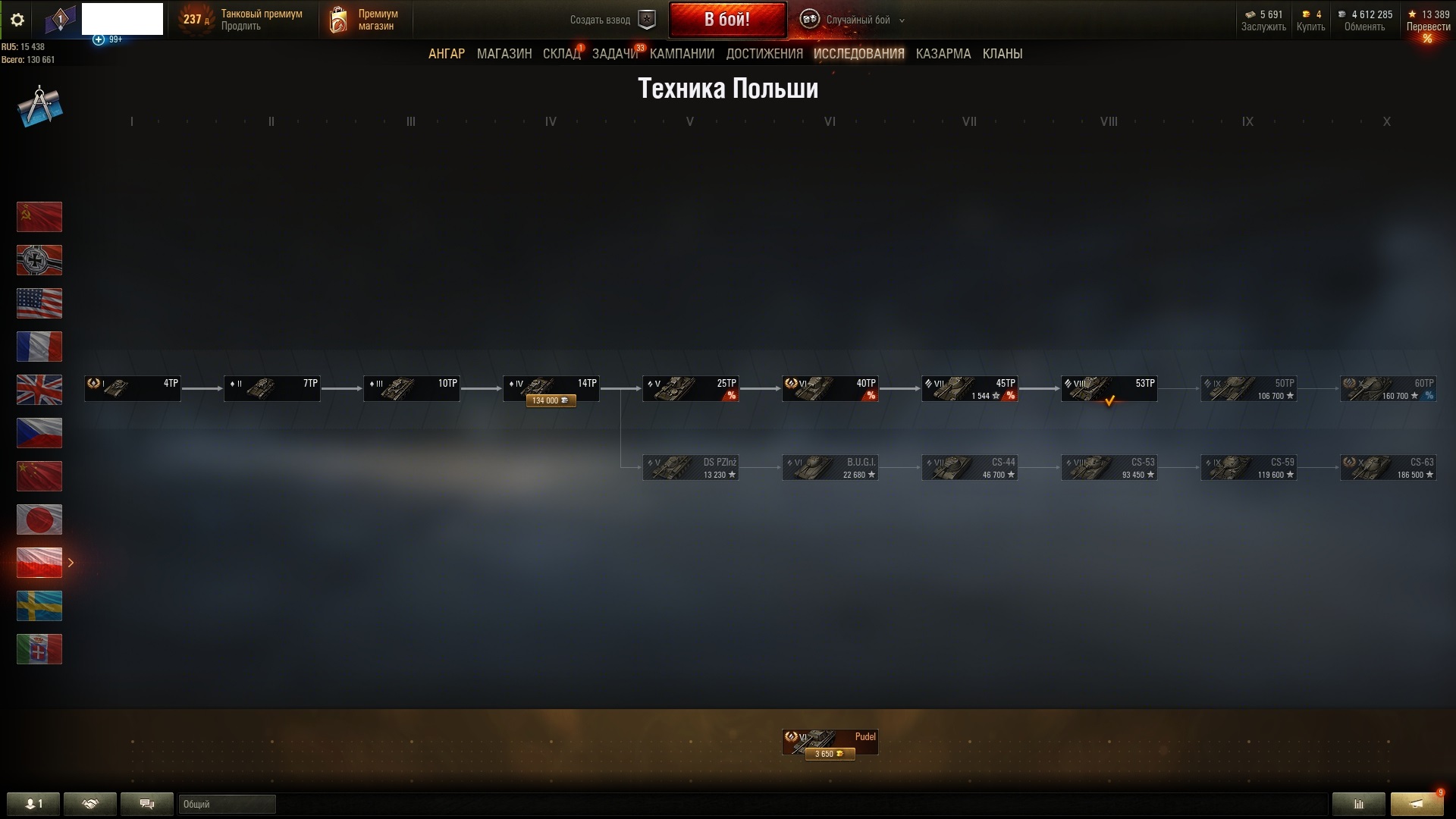Click the discount percent badge on 25TP
The image size is (1456, 819).
[x=732, y=395]
